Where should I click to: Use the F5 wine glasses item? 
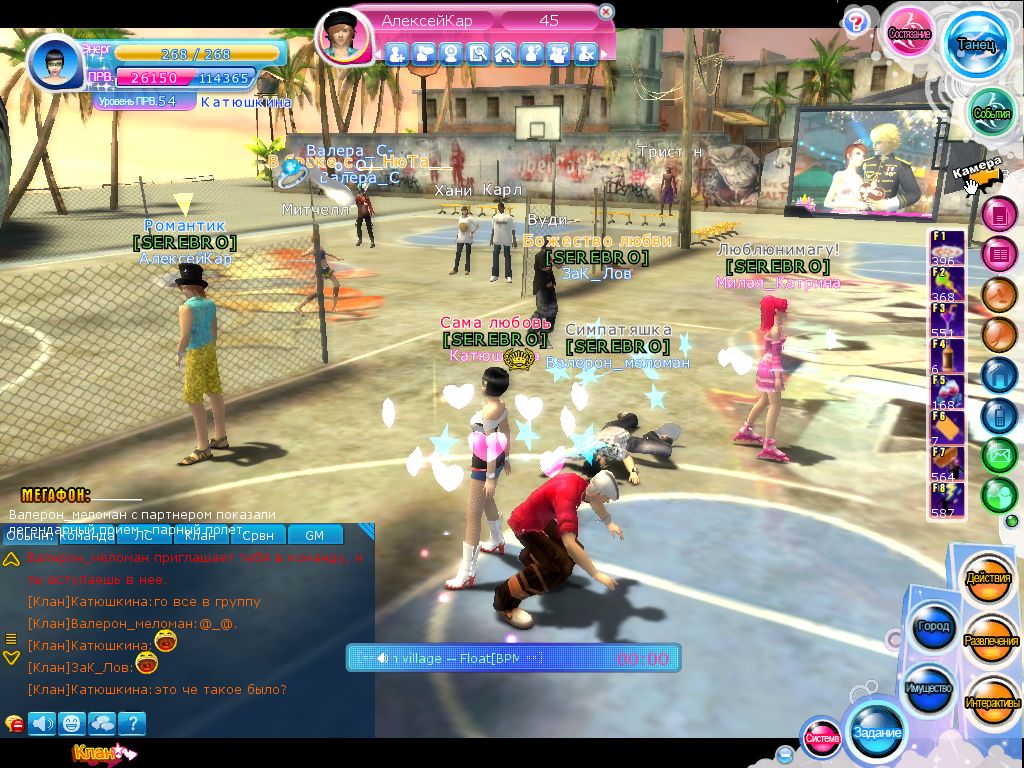(x=947, y=391)
